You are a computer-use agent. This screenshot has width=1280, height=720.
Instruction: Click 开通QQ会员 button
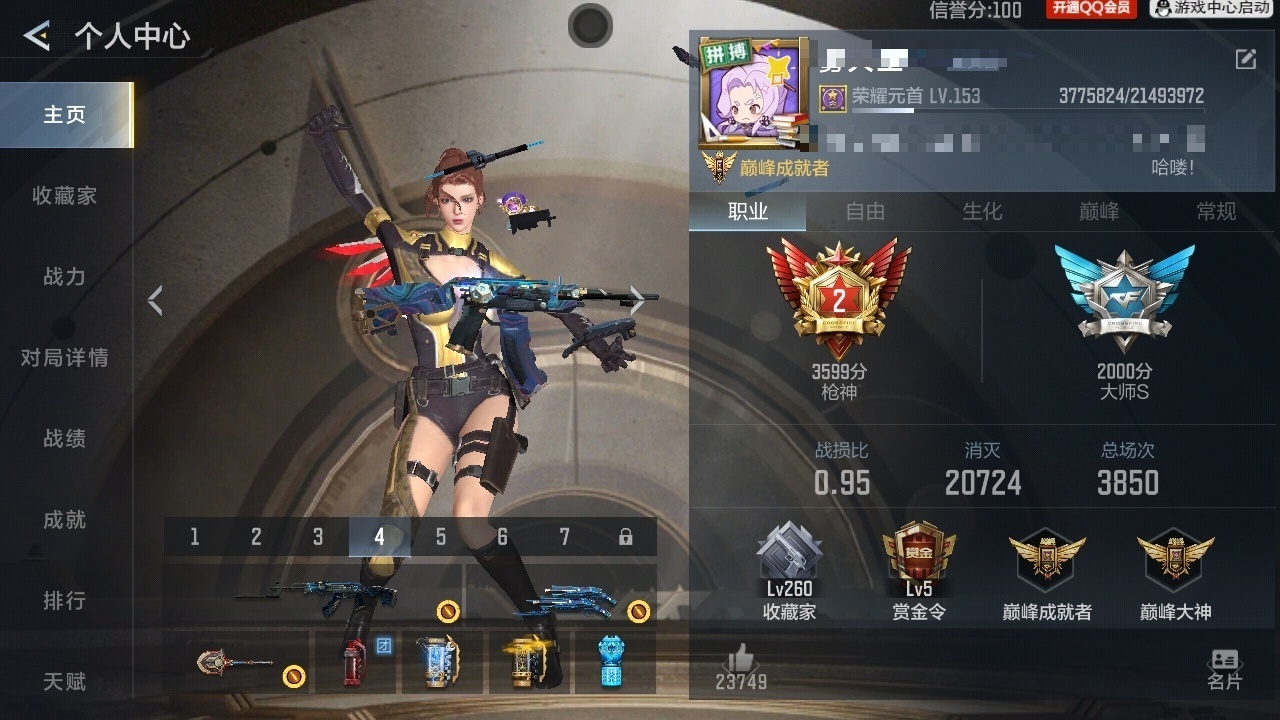(1091, 9)
